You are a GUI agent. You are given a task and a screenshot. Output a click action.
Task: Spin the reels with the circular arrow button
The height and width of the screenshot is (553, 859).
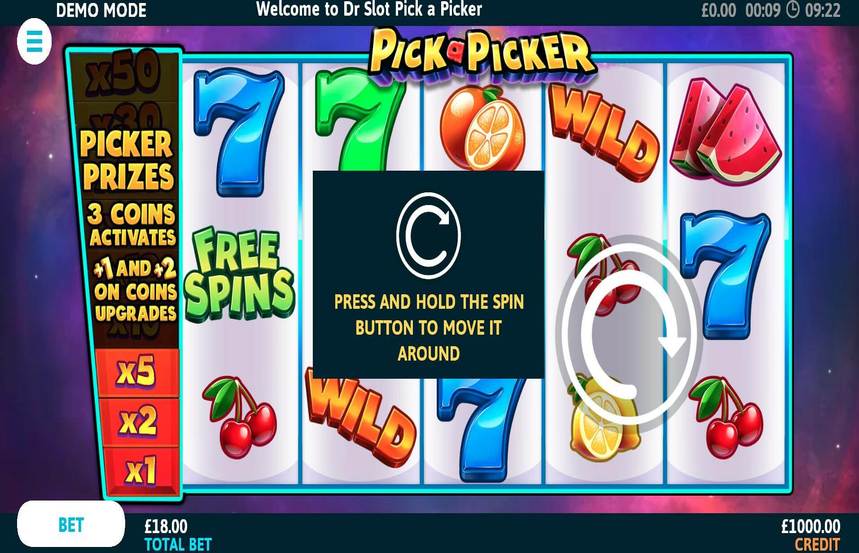(628, 335)
